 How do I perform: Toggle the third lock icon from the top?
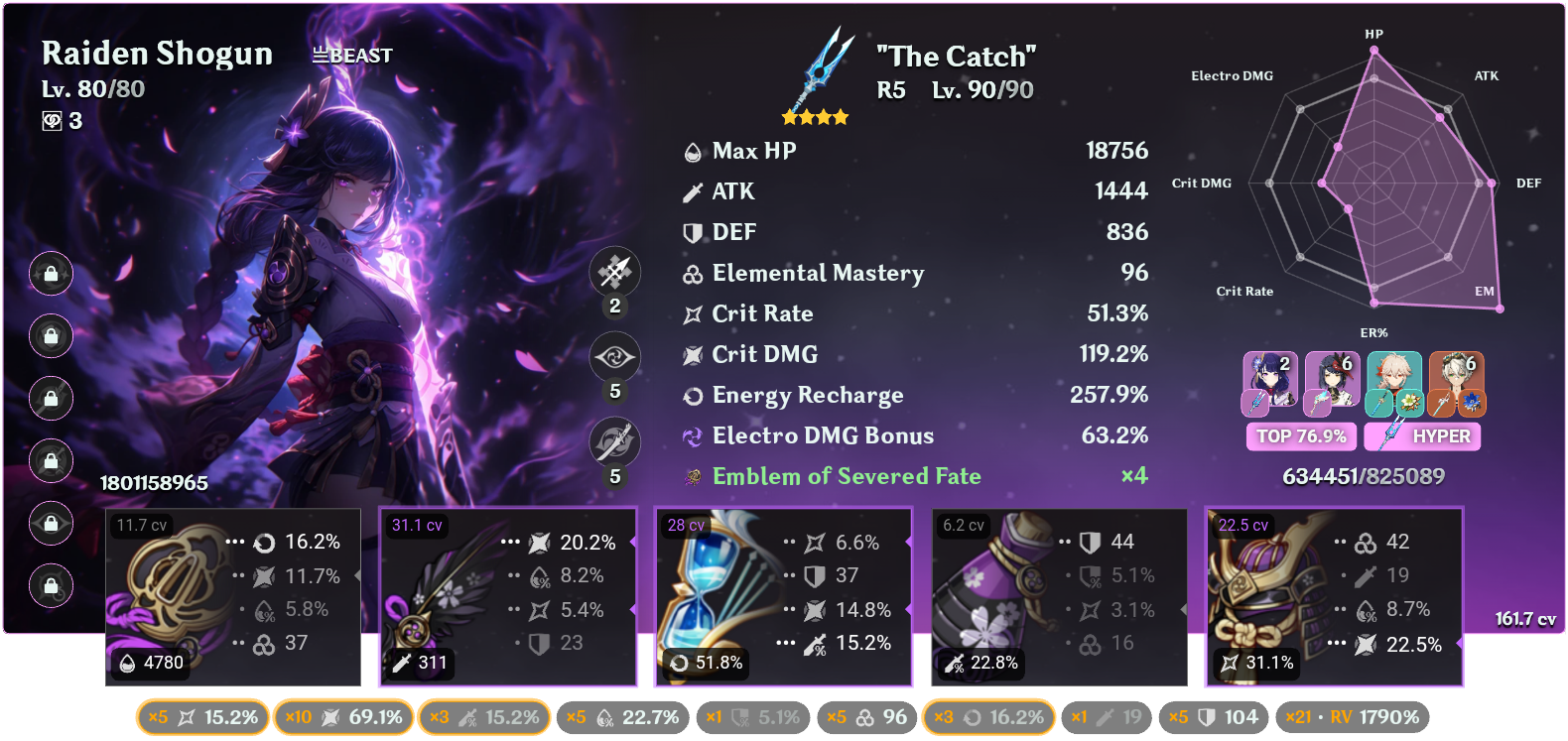click(51, 399)
